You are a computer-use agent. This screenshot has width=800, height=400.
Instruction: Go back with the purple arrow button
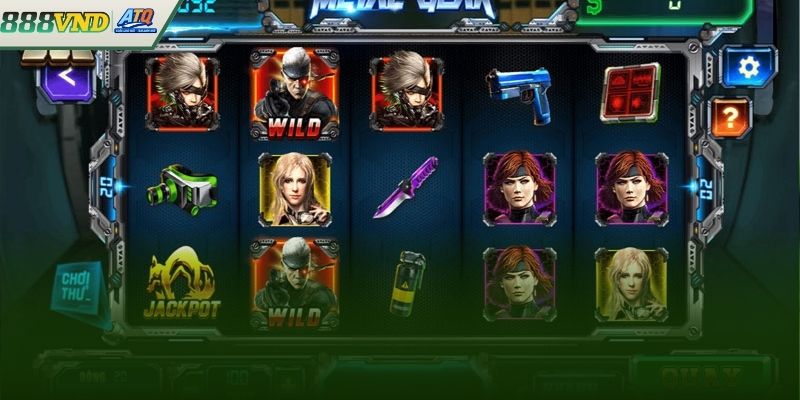coord(65,75)
